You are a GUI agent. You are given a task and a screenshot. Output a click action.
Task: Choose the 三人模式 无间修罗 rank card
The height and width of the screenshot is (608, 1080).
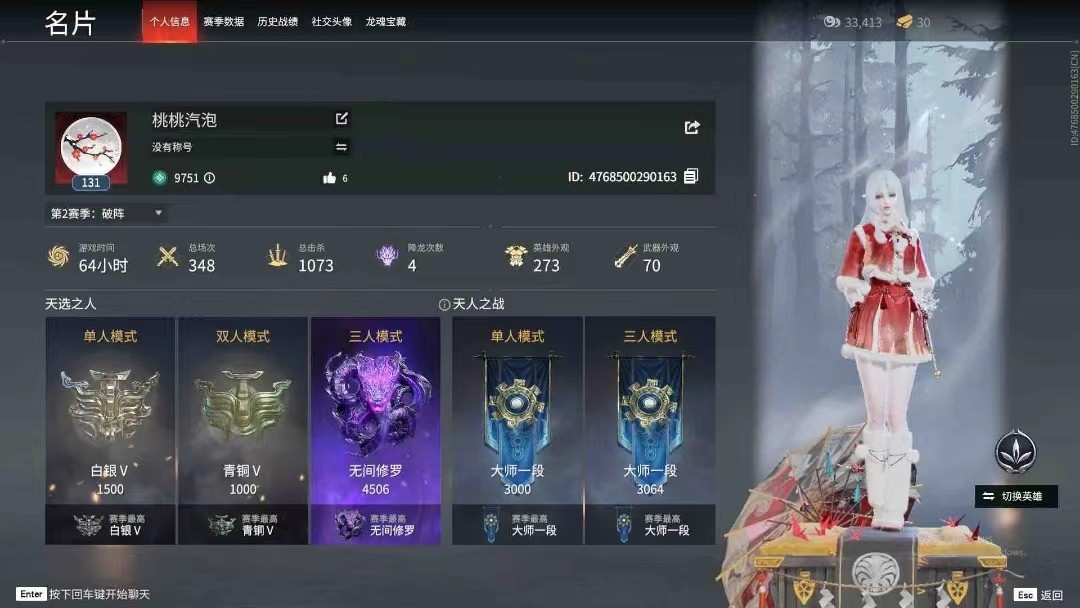376,430
